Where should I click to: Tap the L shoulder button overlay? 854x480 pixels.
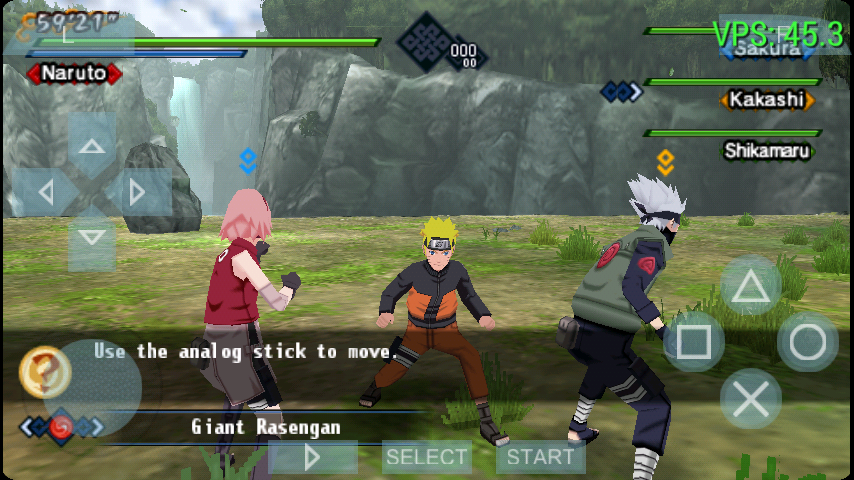point(68,33)
